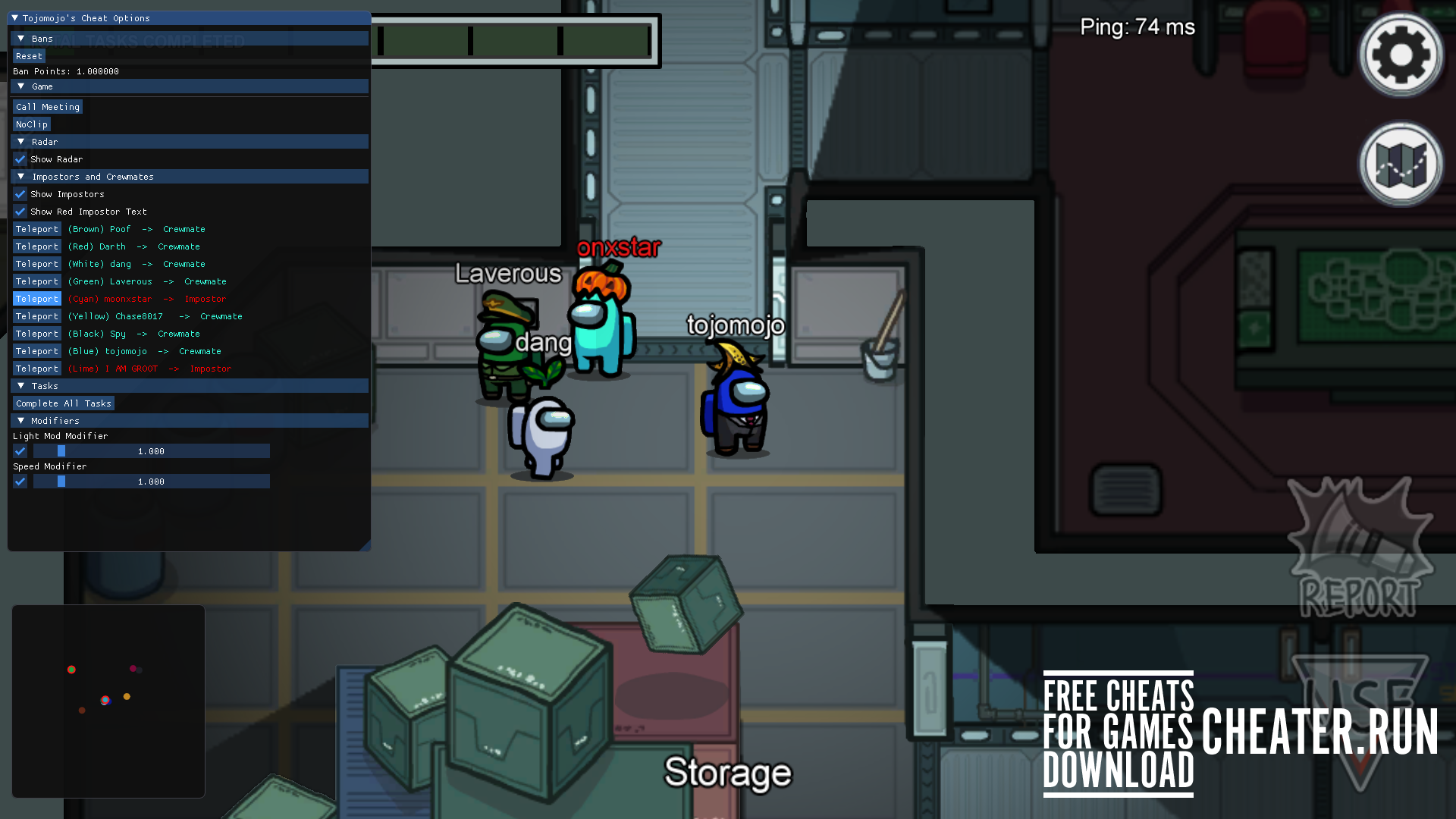
Task: Teleport to (Lima) I AM GROOT
Action: click(x=36, y=369)
